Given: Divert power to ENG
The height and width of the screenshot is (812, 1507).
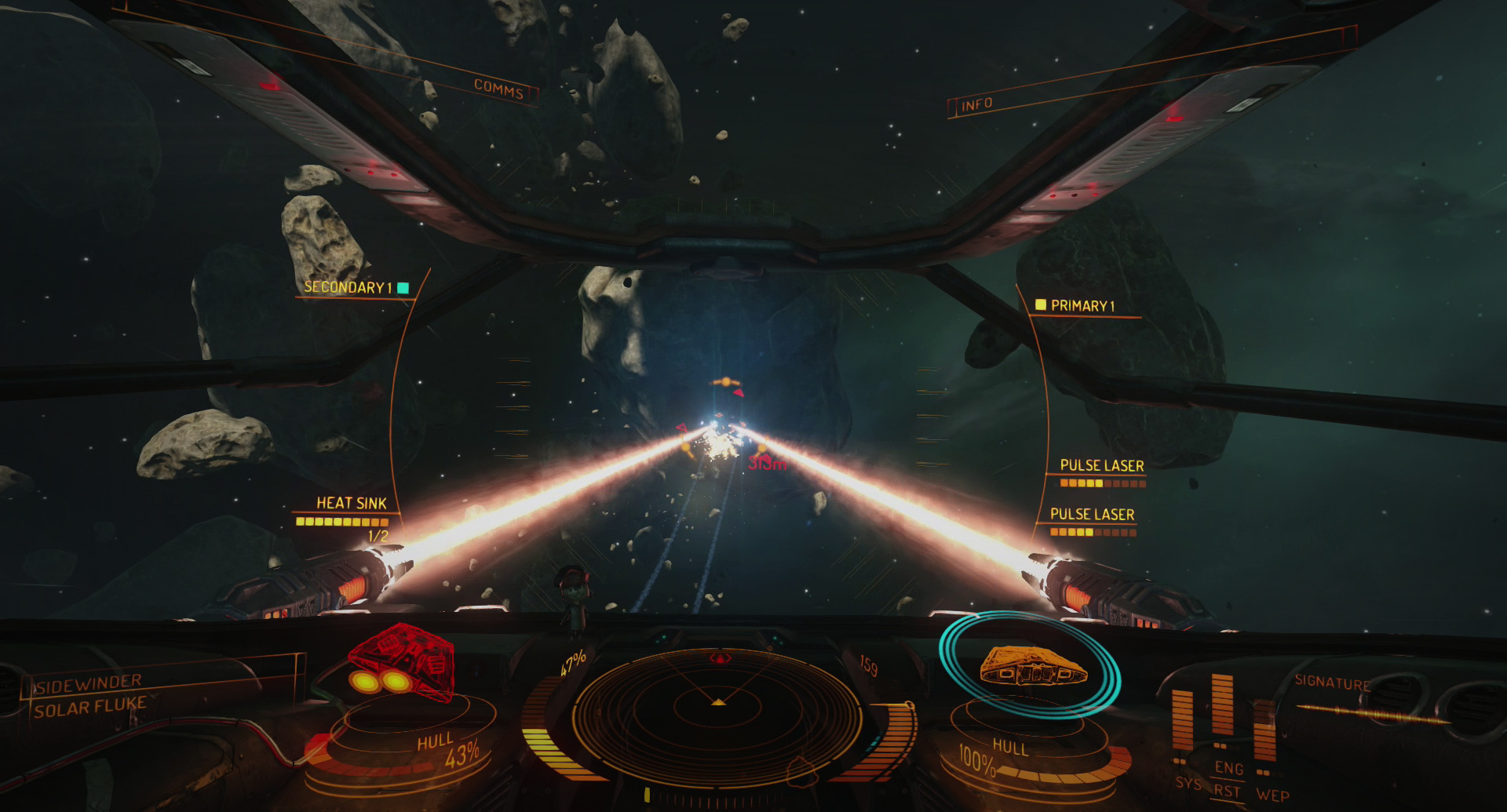Looking at the screenshot, I should coord(1228,768).
